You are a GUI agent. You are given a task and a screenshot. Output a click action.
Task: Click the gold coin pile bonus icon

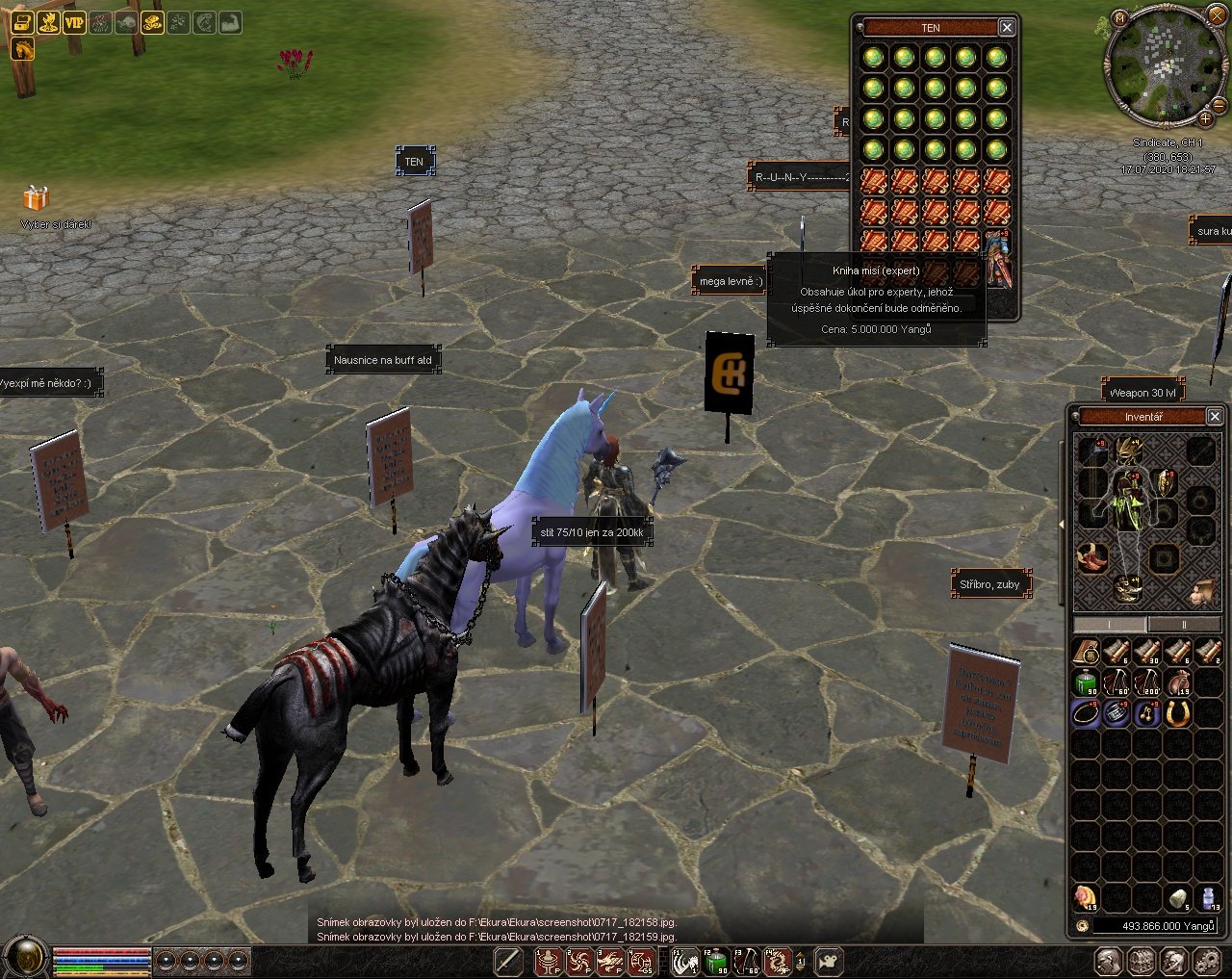pyautogui.click(x=152, y=22)
